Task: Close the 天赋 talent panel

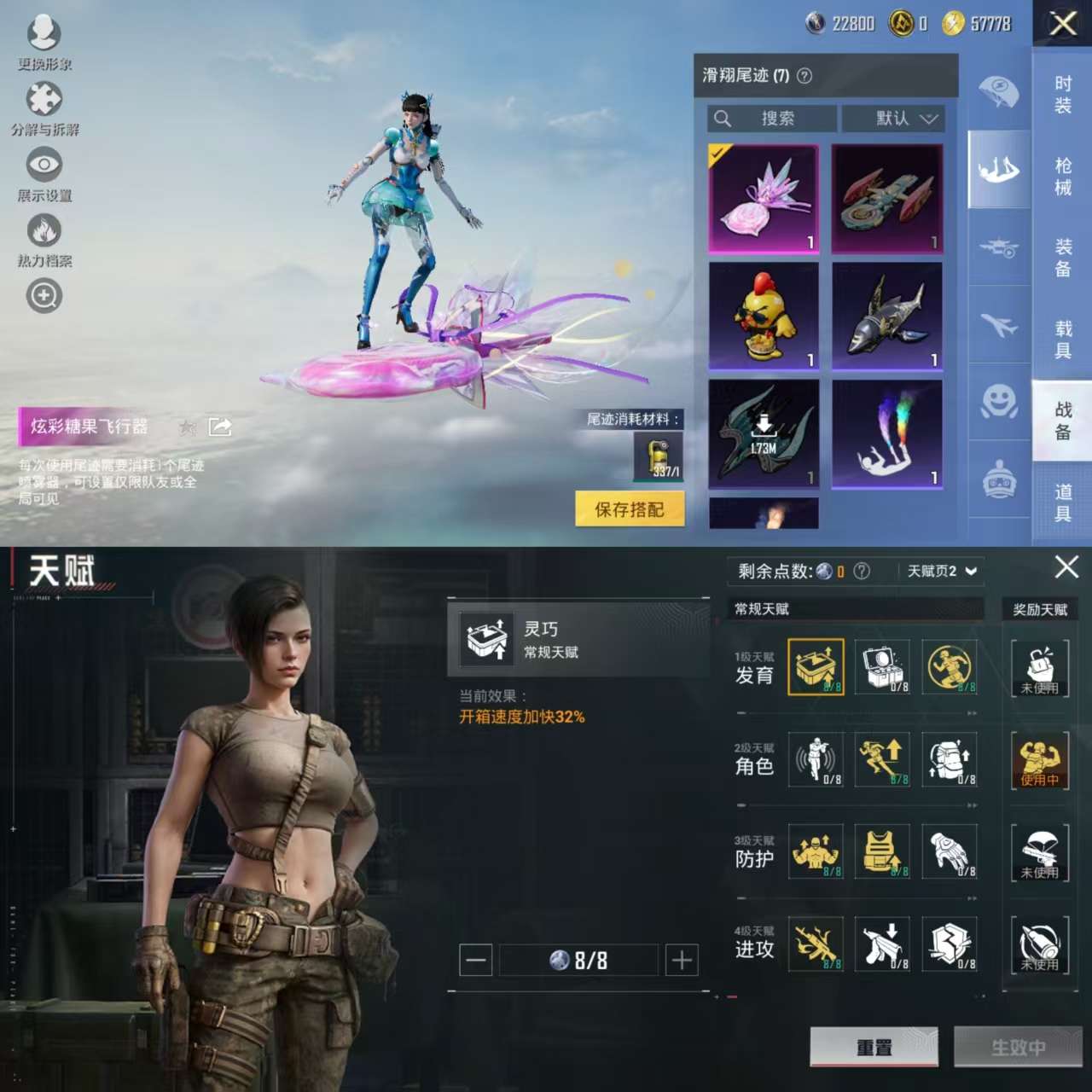Action: (x=1066, y=567)
